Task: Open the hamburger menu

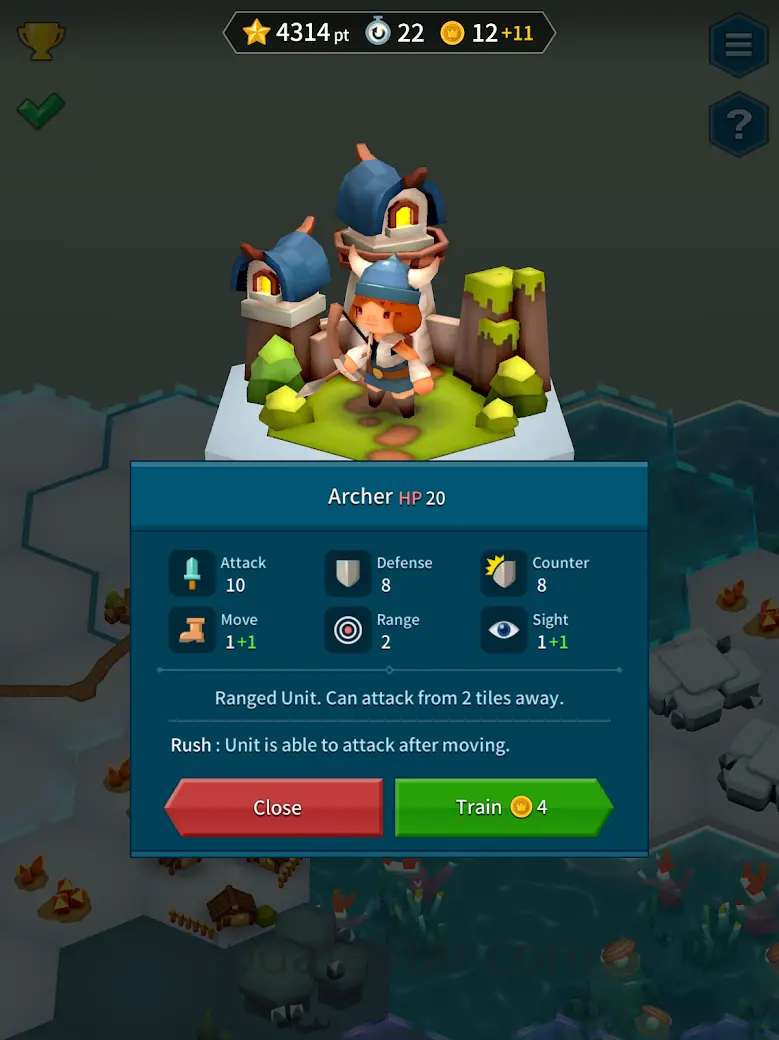Action: click(x=738, y=45)
